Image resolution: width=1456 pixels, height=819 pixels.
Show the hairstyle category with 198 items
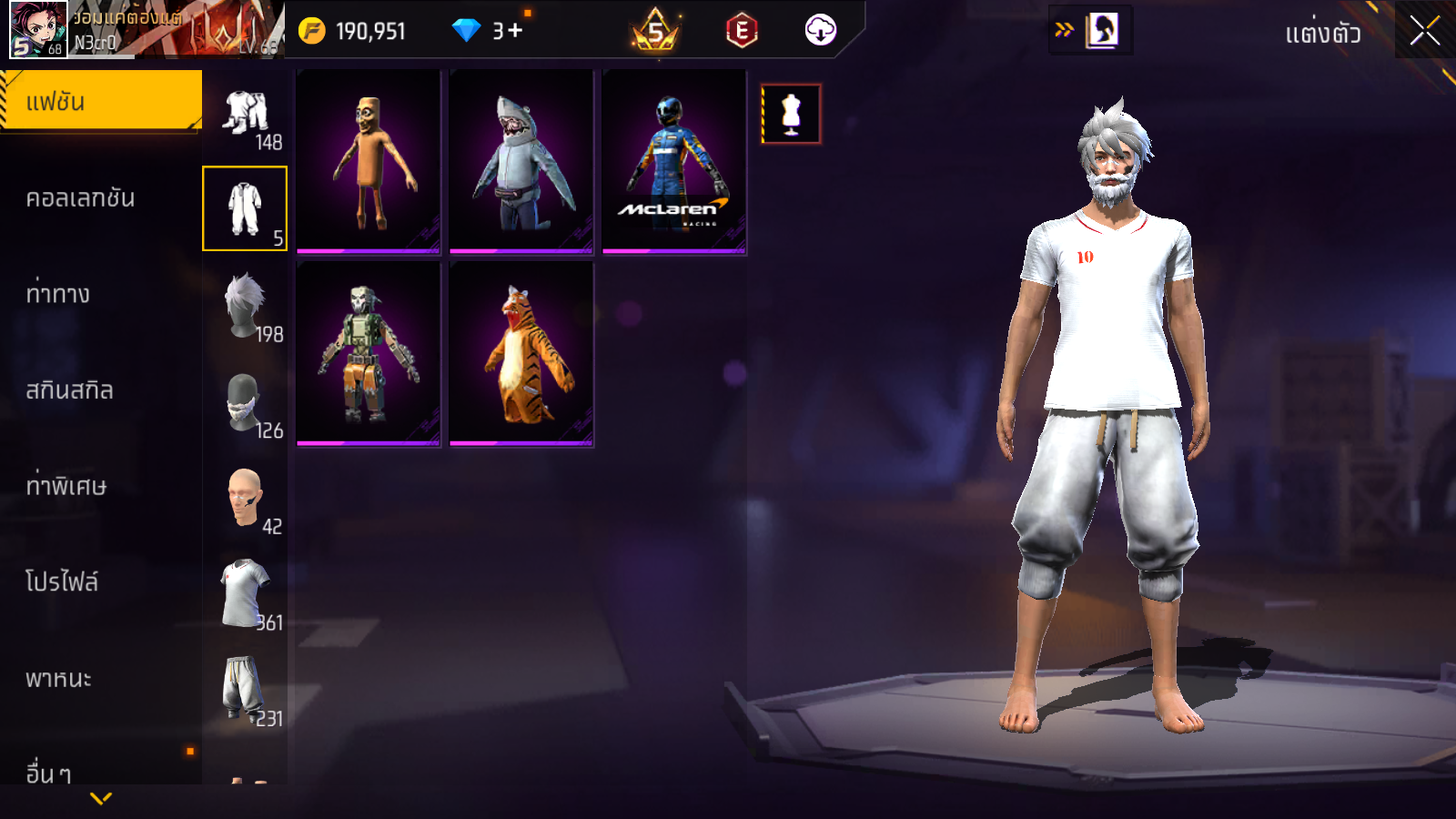coord(246,306)
